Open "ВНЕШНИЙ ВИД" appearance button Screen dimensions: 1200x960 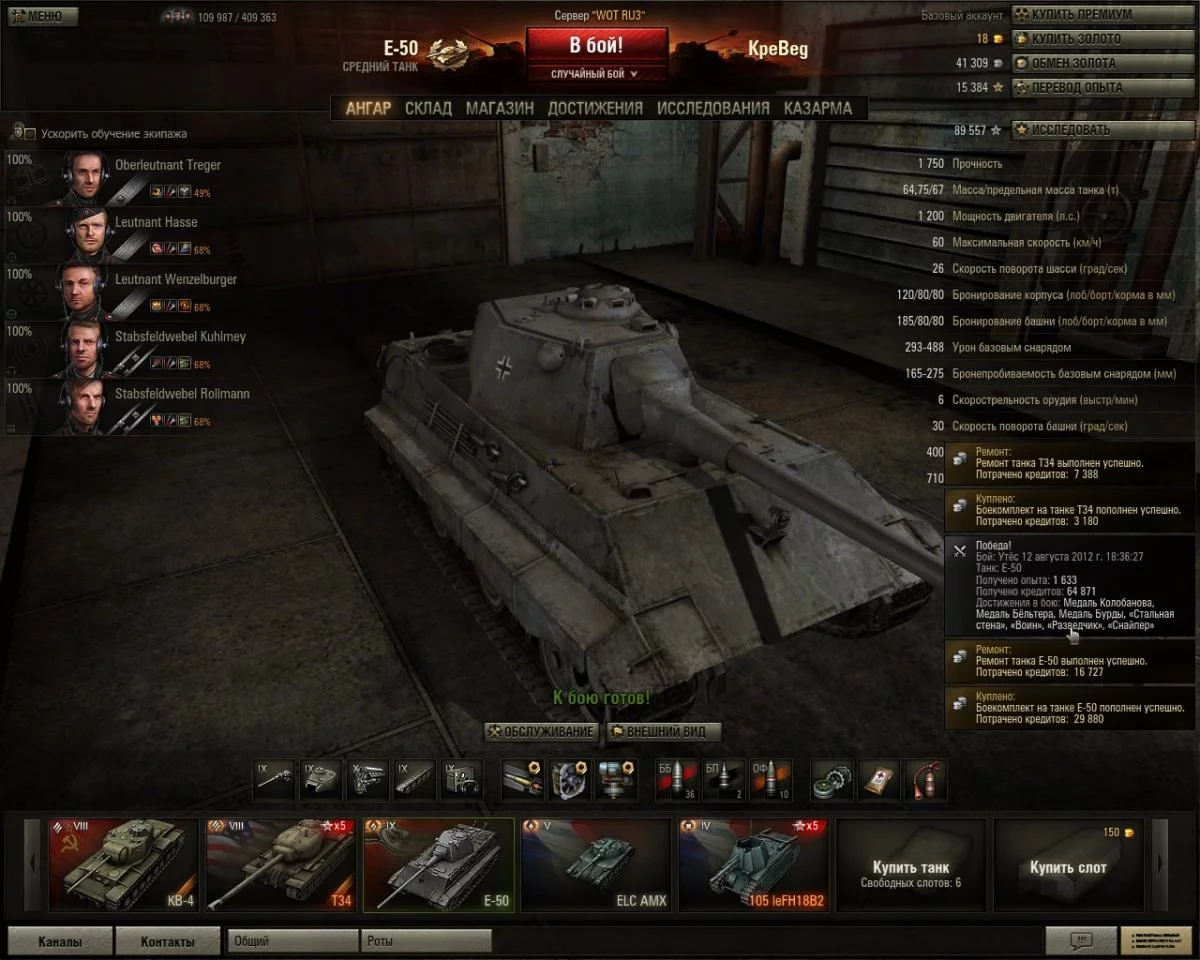[x=664, y=732]
